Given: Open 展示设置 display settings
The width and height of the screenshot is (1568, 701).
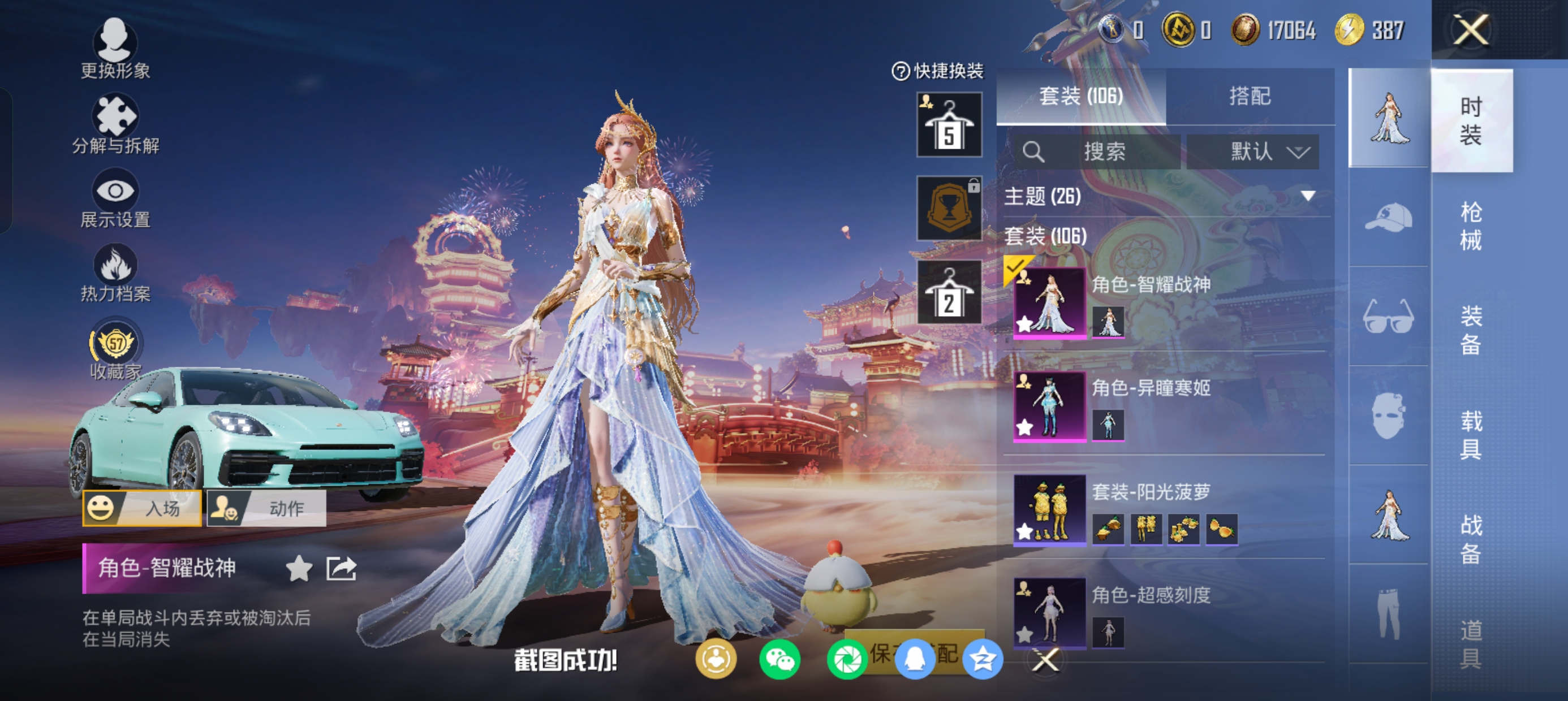Looking at the screenshot, I should click(114, 198).
